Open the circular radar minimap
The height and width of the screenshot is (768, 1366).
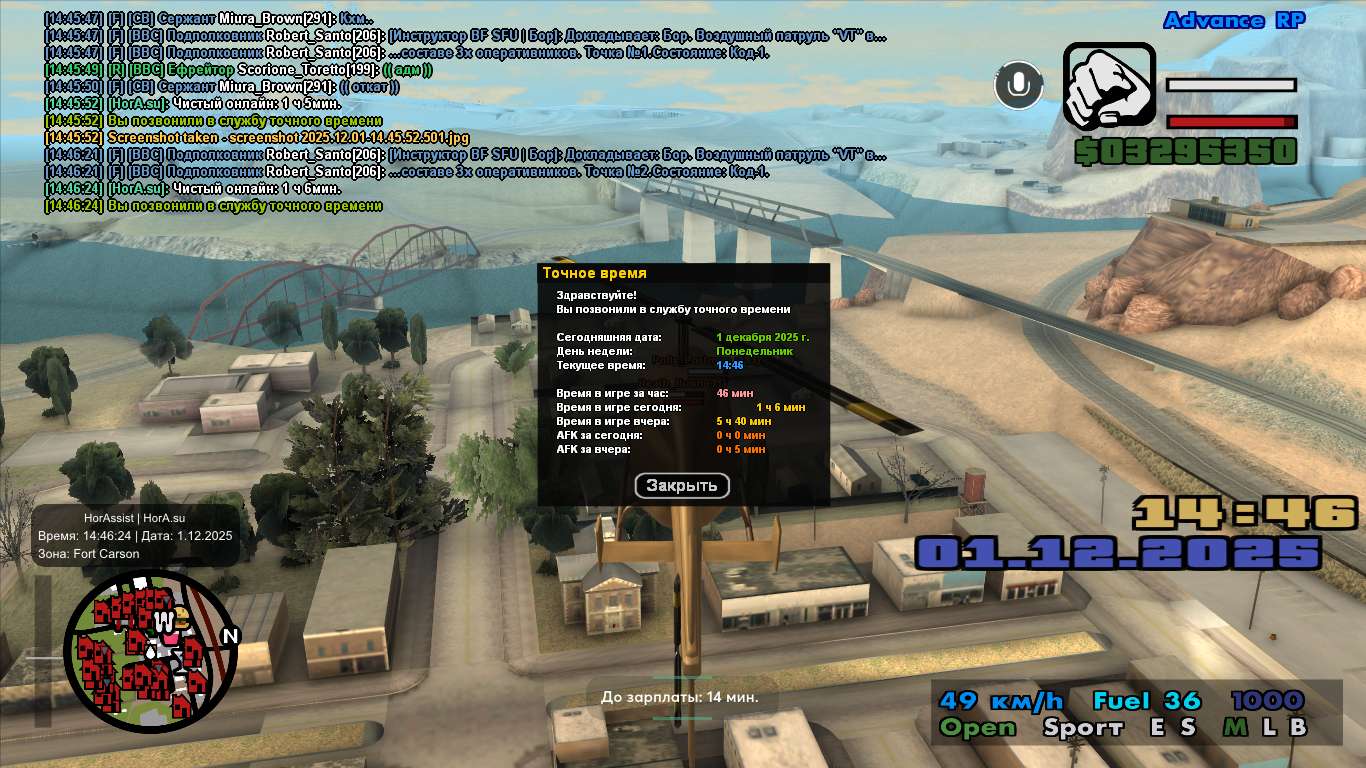click(151, 652)
